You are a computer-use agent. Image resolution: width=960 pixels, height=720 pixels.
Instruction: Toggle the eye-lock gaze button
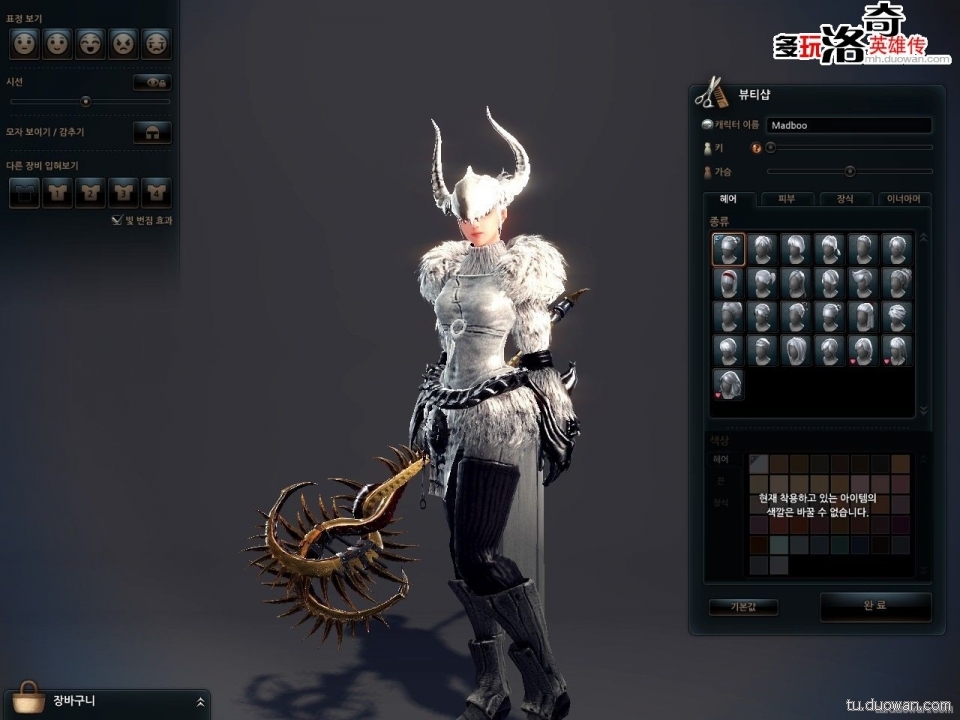(152, 82)
